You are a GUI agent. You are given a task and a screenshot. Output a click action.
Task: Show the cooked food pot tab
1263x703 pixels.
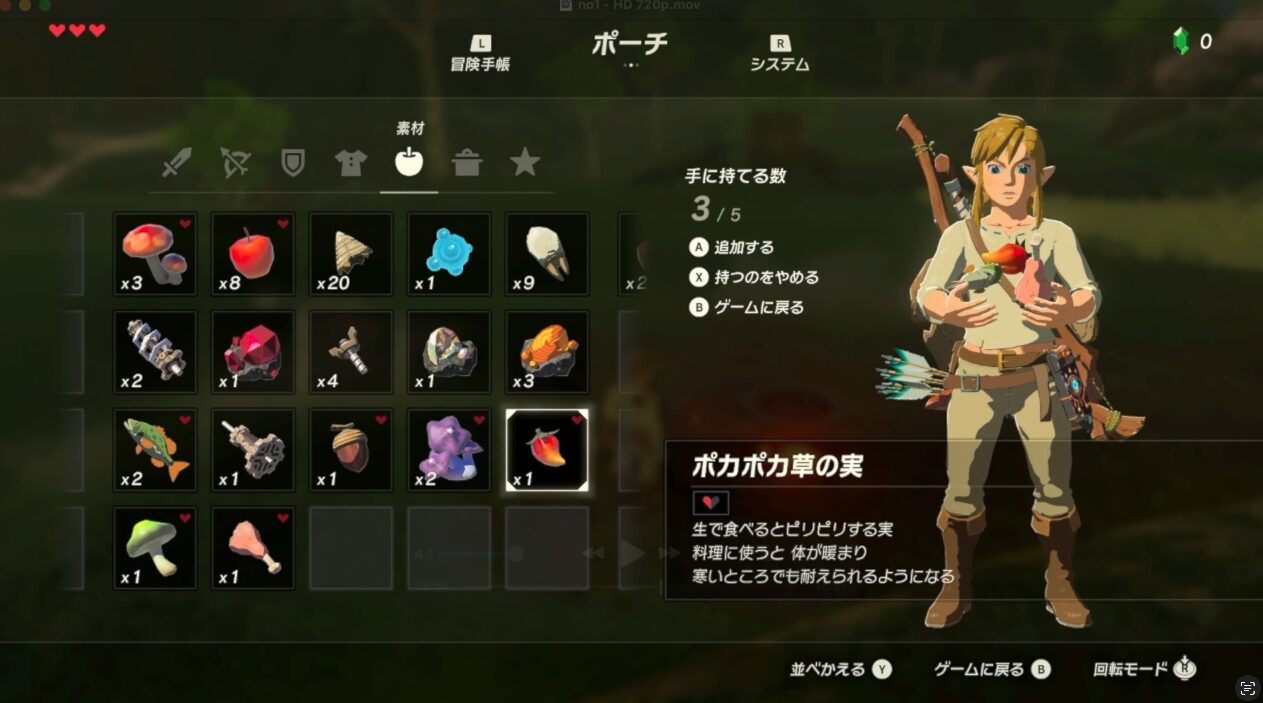[x=467, y=163]
